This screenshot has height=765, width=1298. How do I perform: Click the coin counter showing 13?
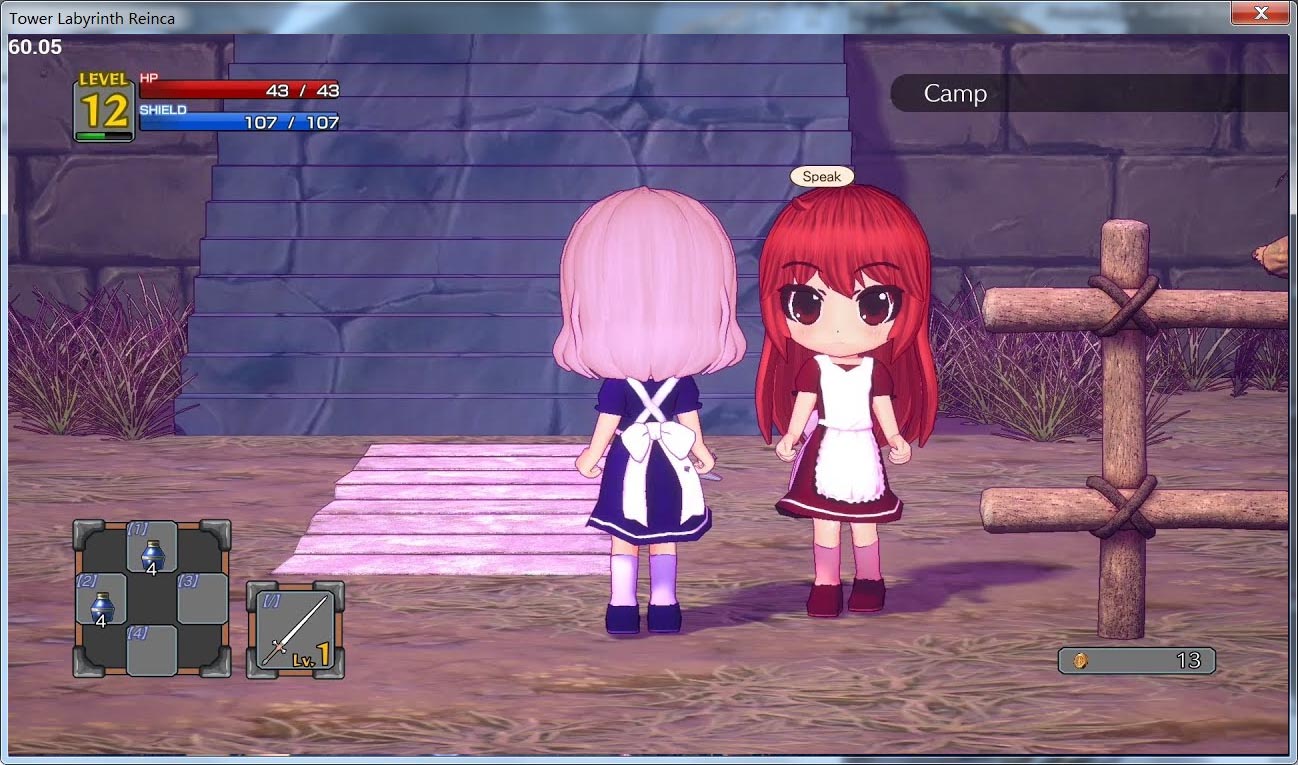point(1180,660)
